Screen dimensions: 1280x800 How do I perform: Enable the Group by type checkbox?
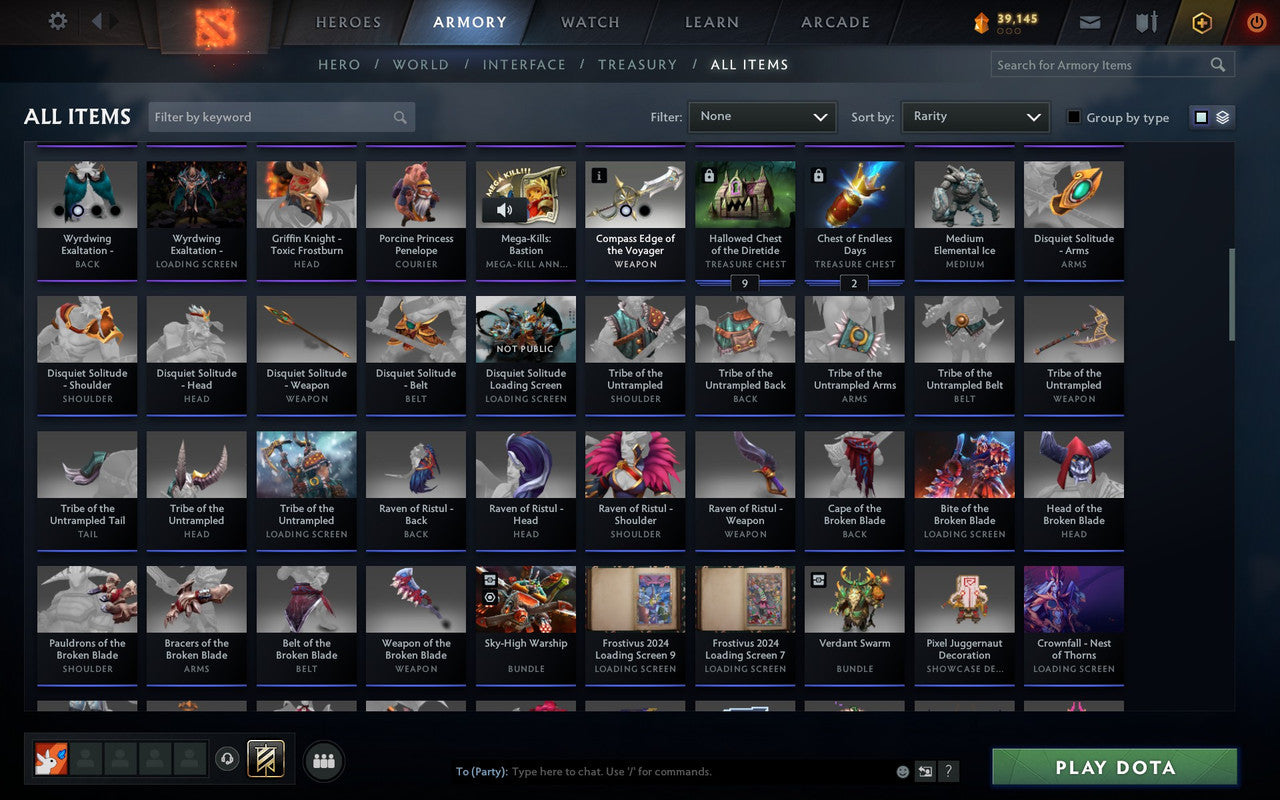1073,117
